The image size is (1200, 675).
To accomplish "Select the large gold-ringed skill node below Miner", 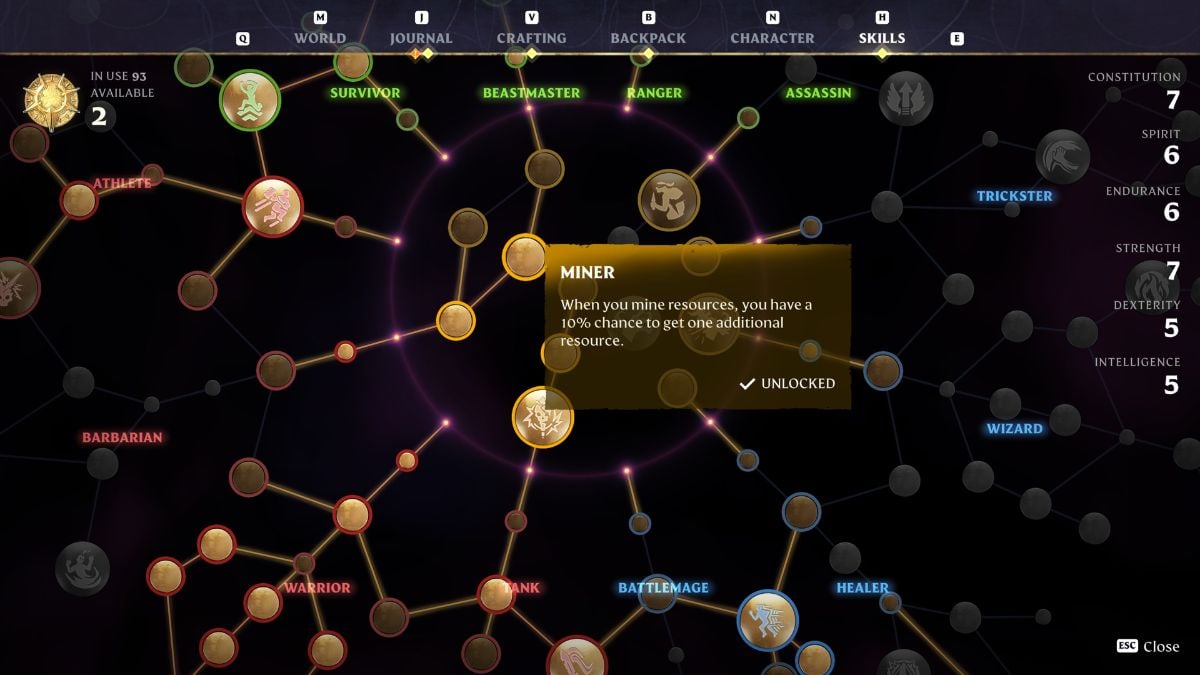I will [x=543, y=417].
